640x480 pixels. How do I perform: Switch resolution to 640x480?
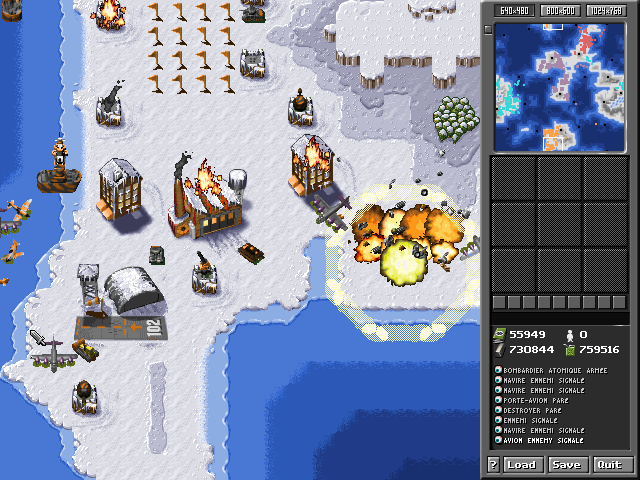[x=514, y=10]
